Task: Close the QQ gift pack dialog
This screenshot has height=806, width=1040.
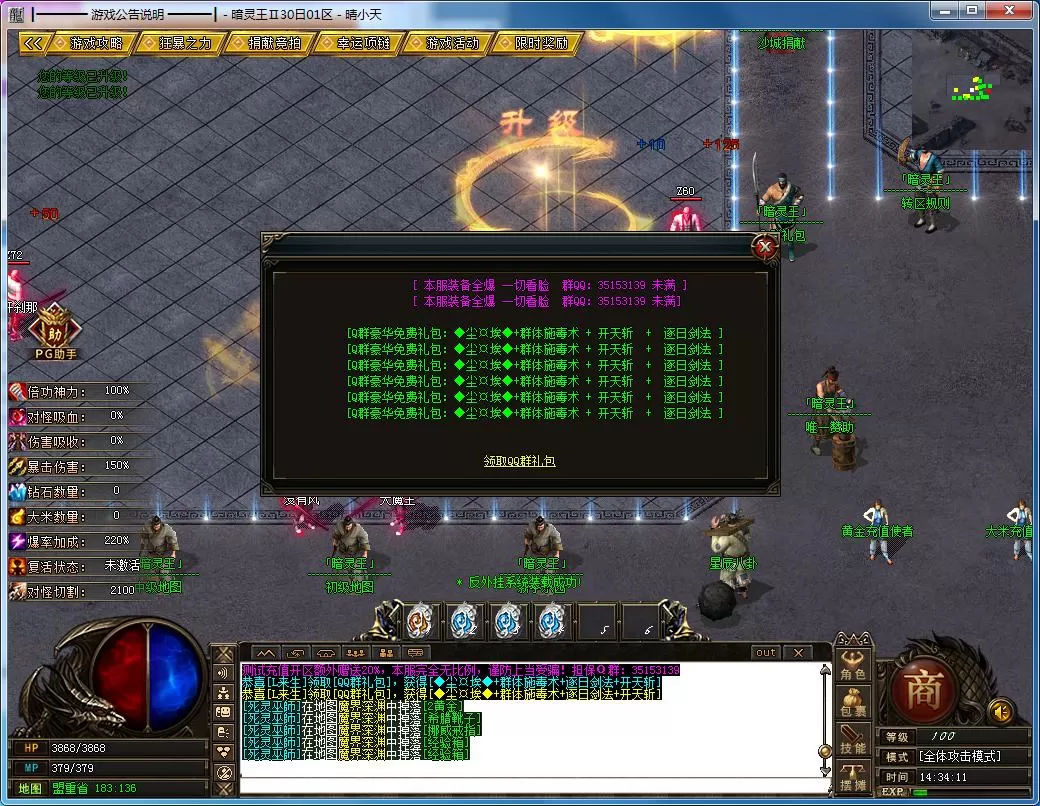Action: point(766,246)
